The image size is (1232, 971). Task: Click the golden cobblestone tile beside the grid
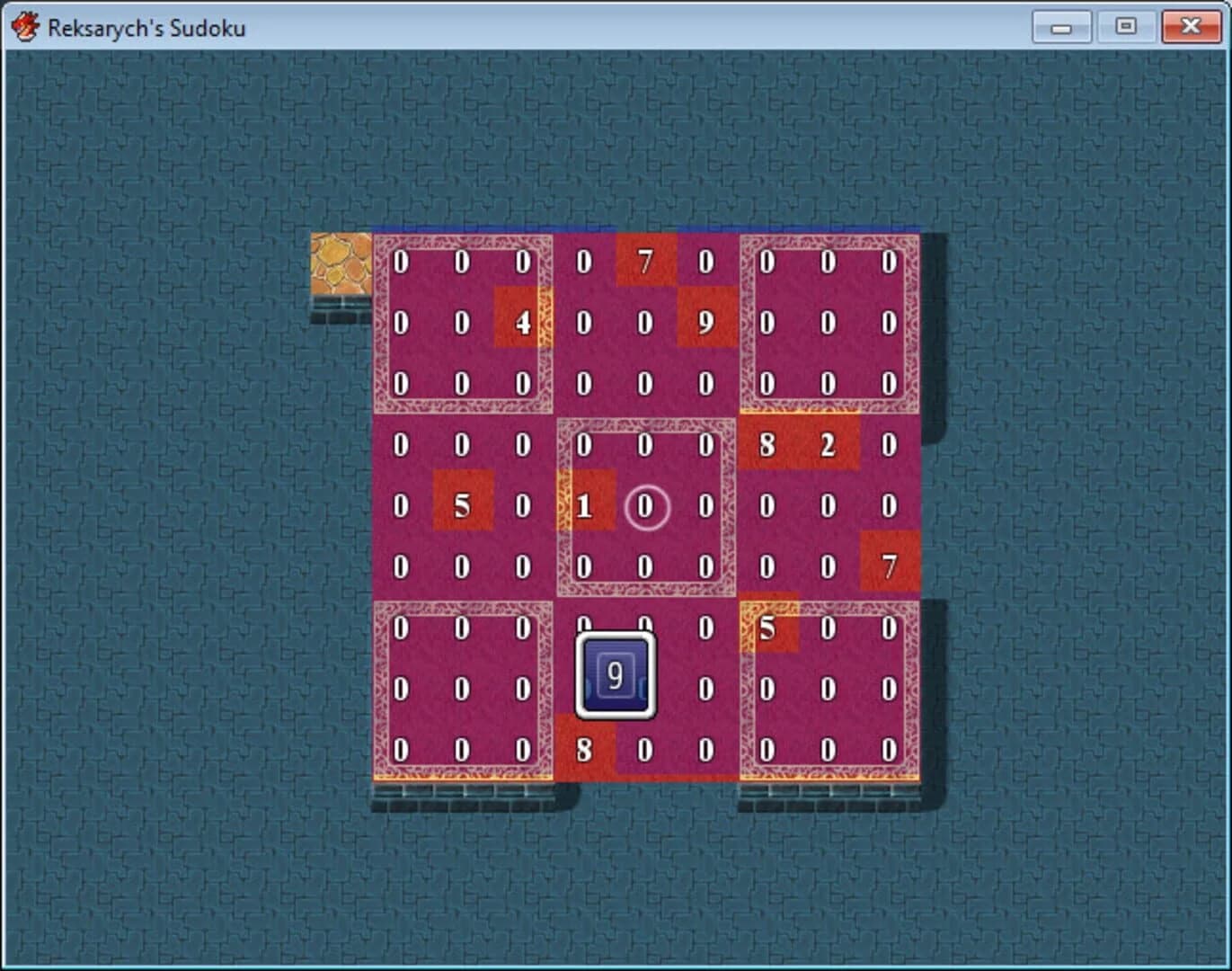[340, 261]
